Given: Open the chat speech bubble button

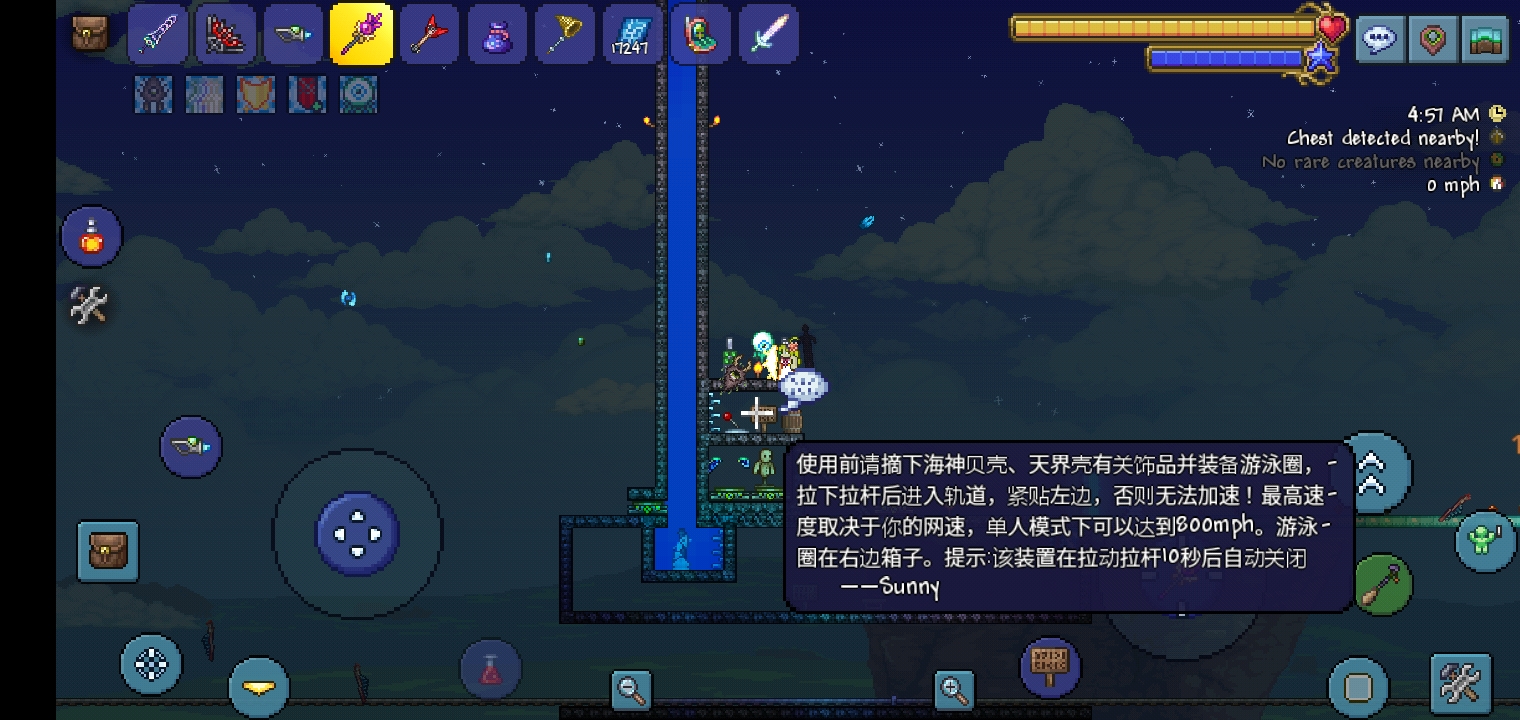Looking at the screenshot, I should coord(1379,41).
